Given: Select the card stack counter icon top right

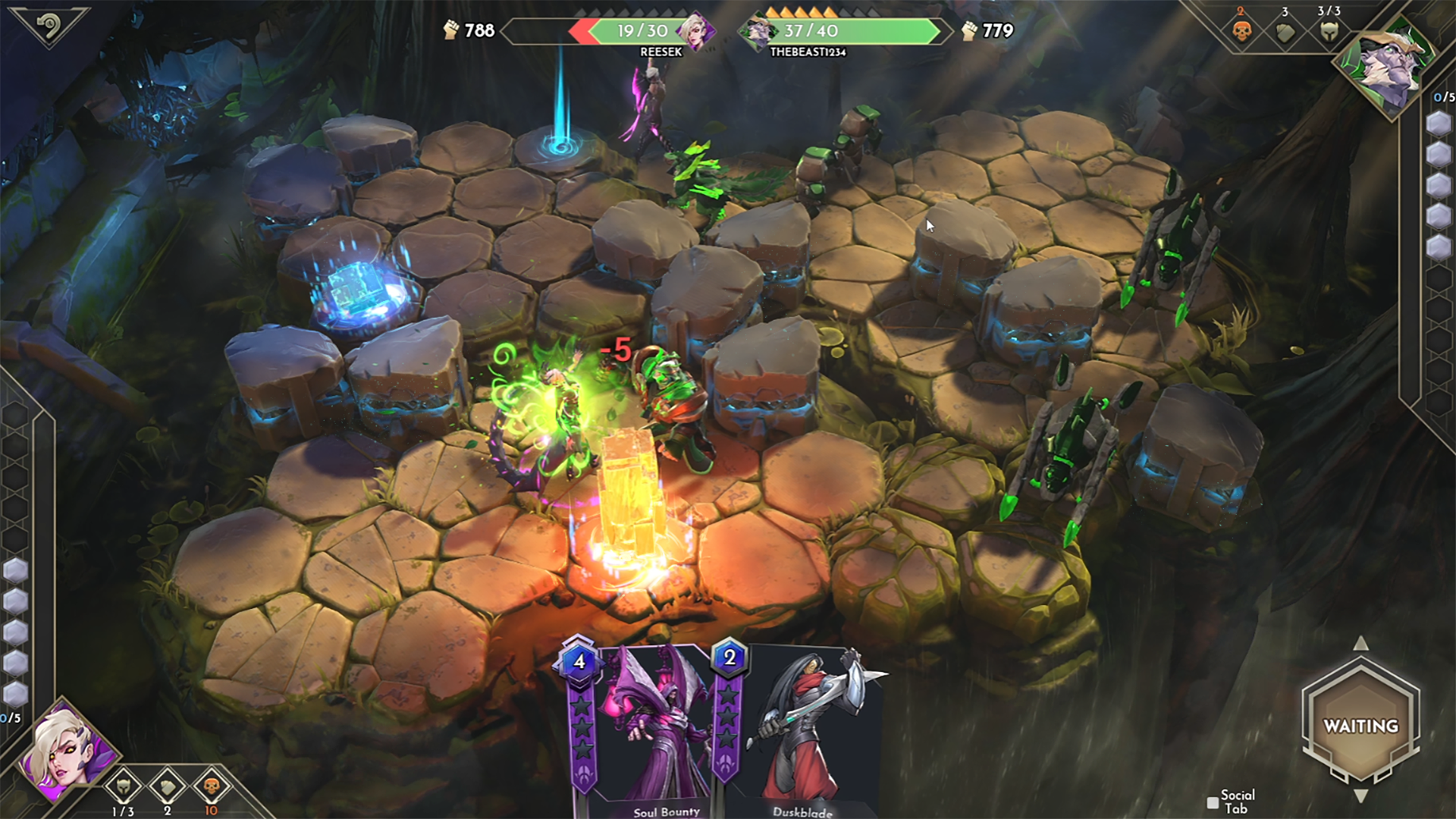Looking at the screenshot, I should coord(1285,32).
